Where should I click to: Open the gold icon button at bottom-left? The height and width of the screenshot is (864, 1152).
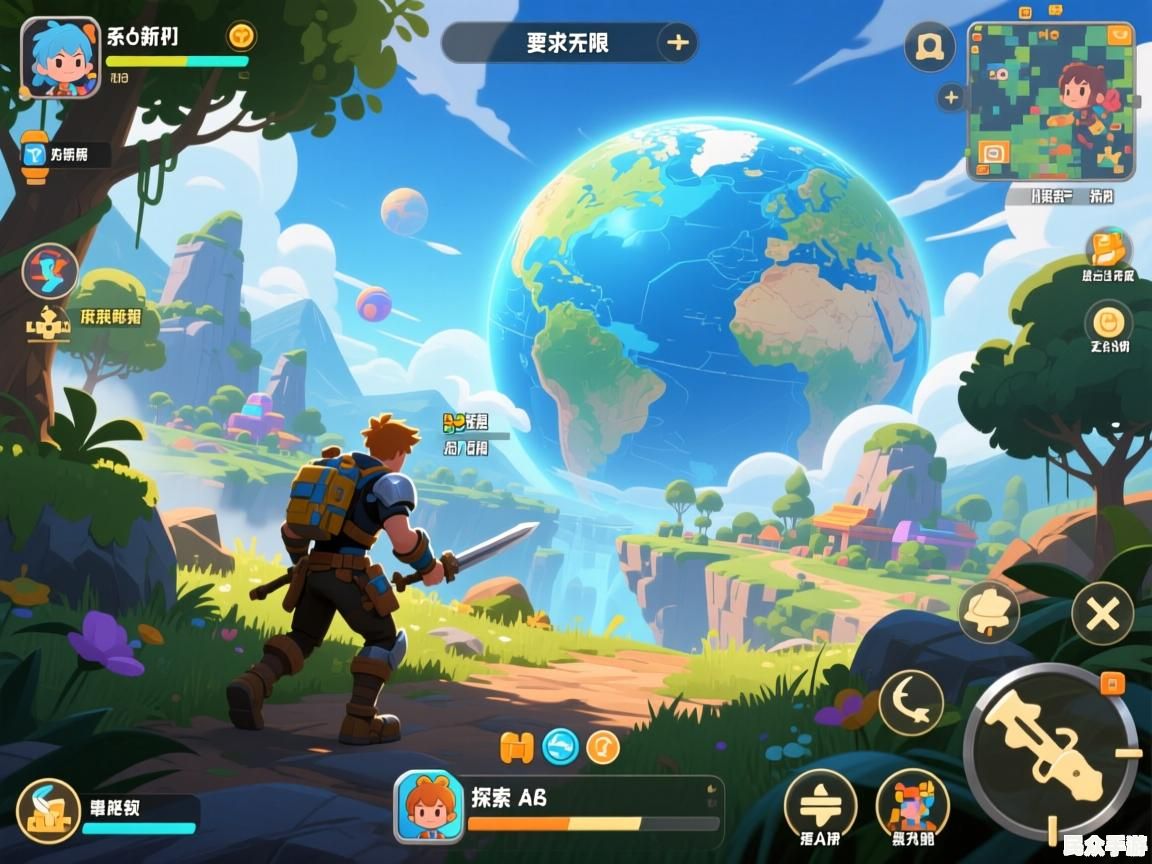[48, 809]
